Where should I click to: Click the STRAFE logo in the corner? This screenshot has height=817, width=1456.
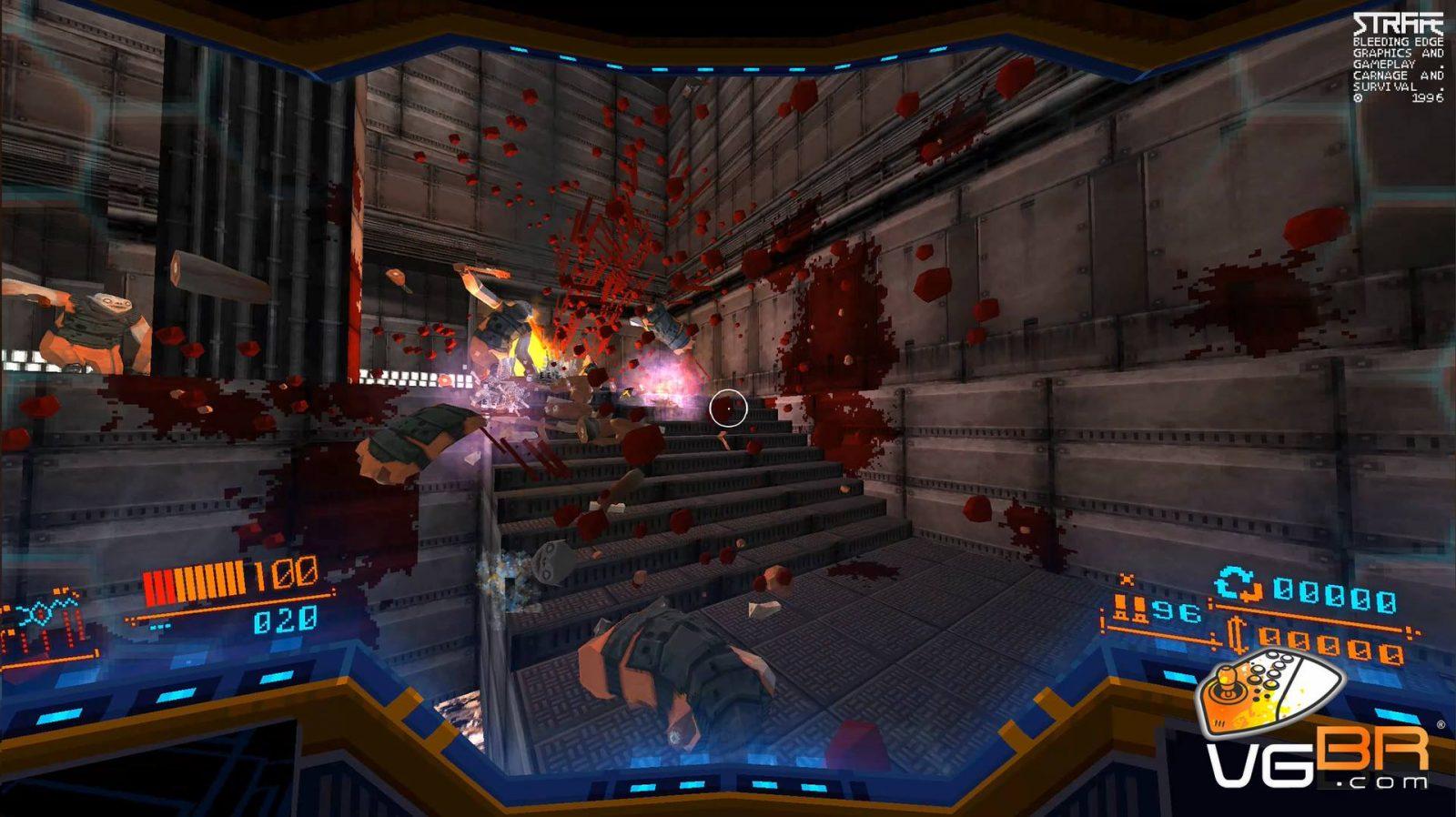[1397, 25]
